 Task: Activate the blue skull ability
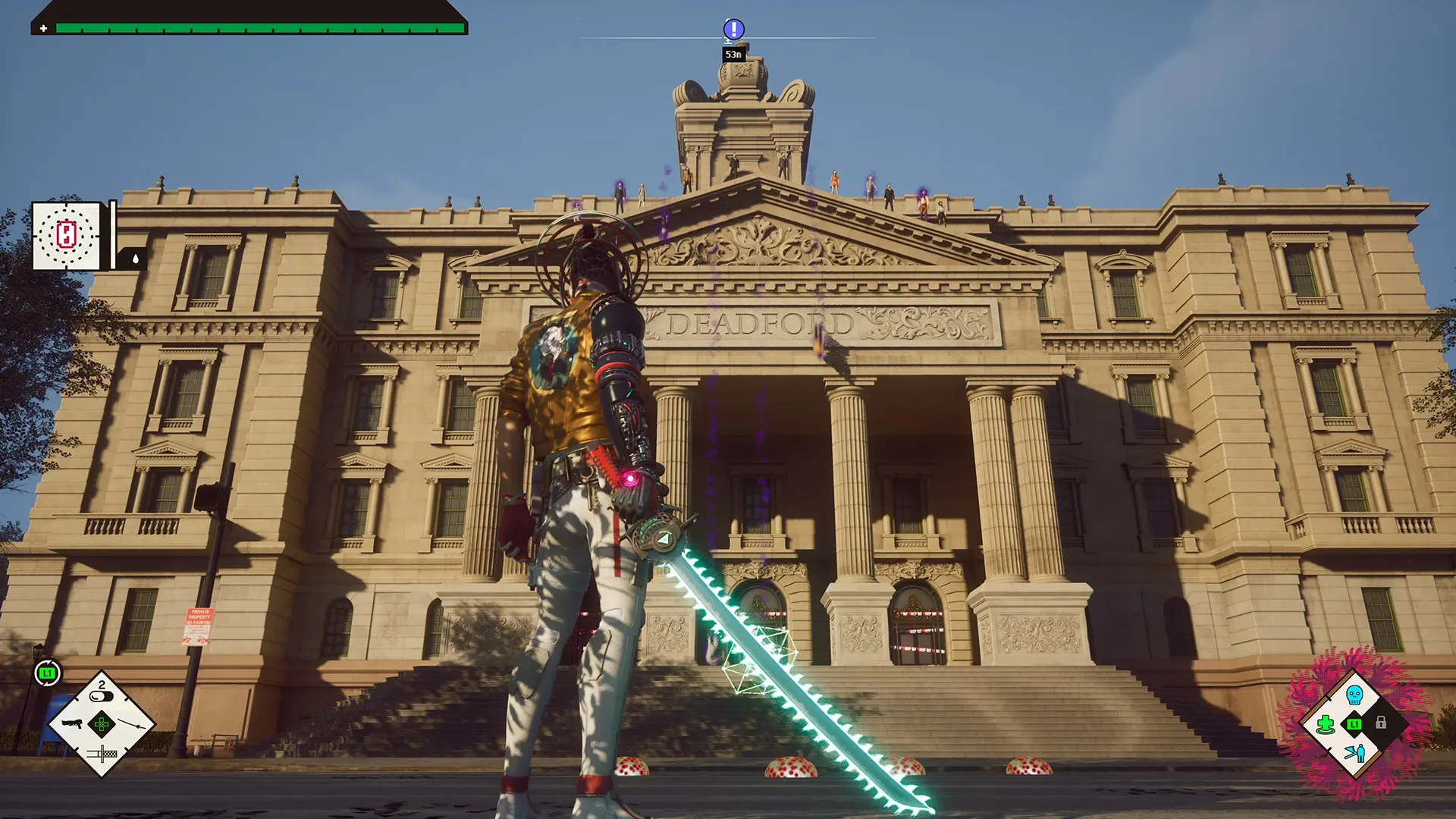[x=1354, y=695]
